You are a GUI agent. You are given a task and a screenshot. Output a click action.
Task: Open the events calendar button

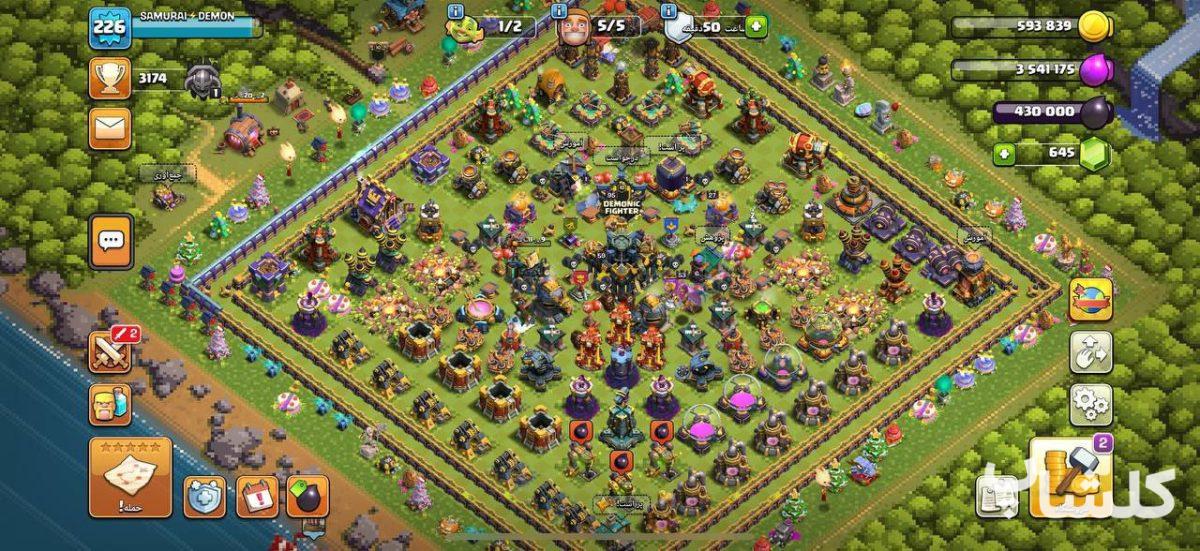pos(257,497)
